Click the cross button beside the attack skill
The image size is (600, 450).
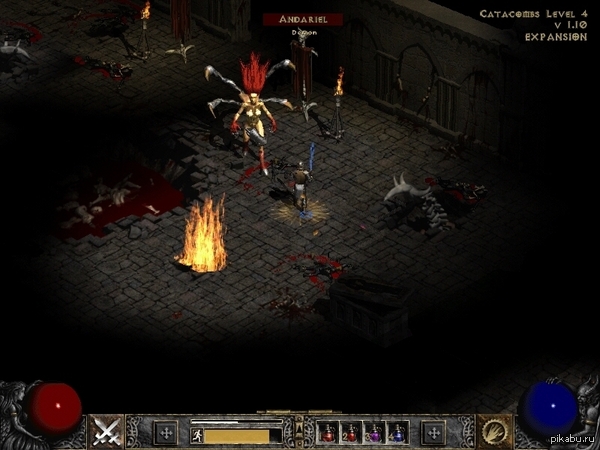click(166, 433)
